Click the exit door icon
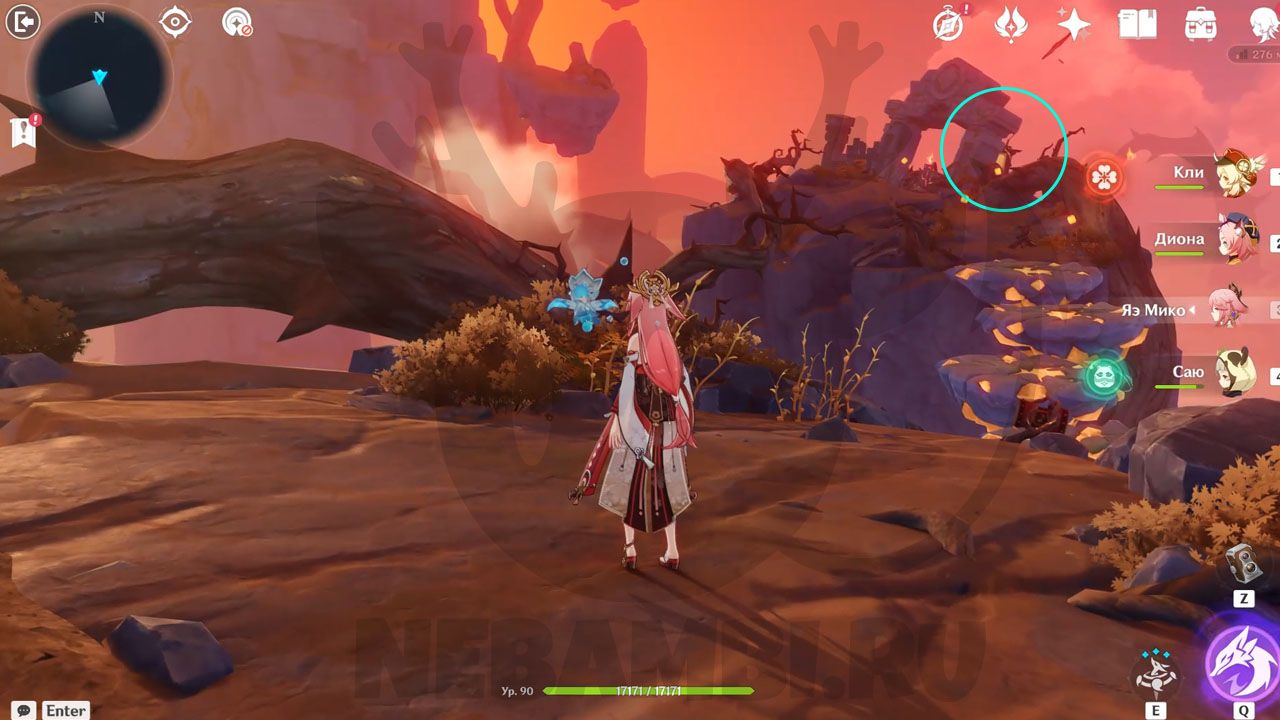 click(22, 21)
